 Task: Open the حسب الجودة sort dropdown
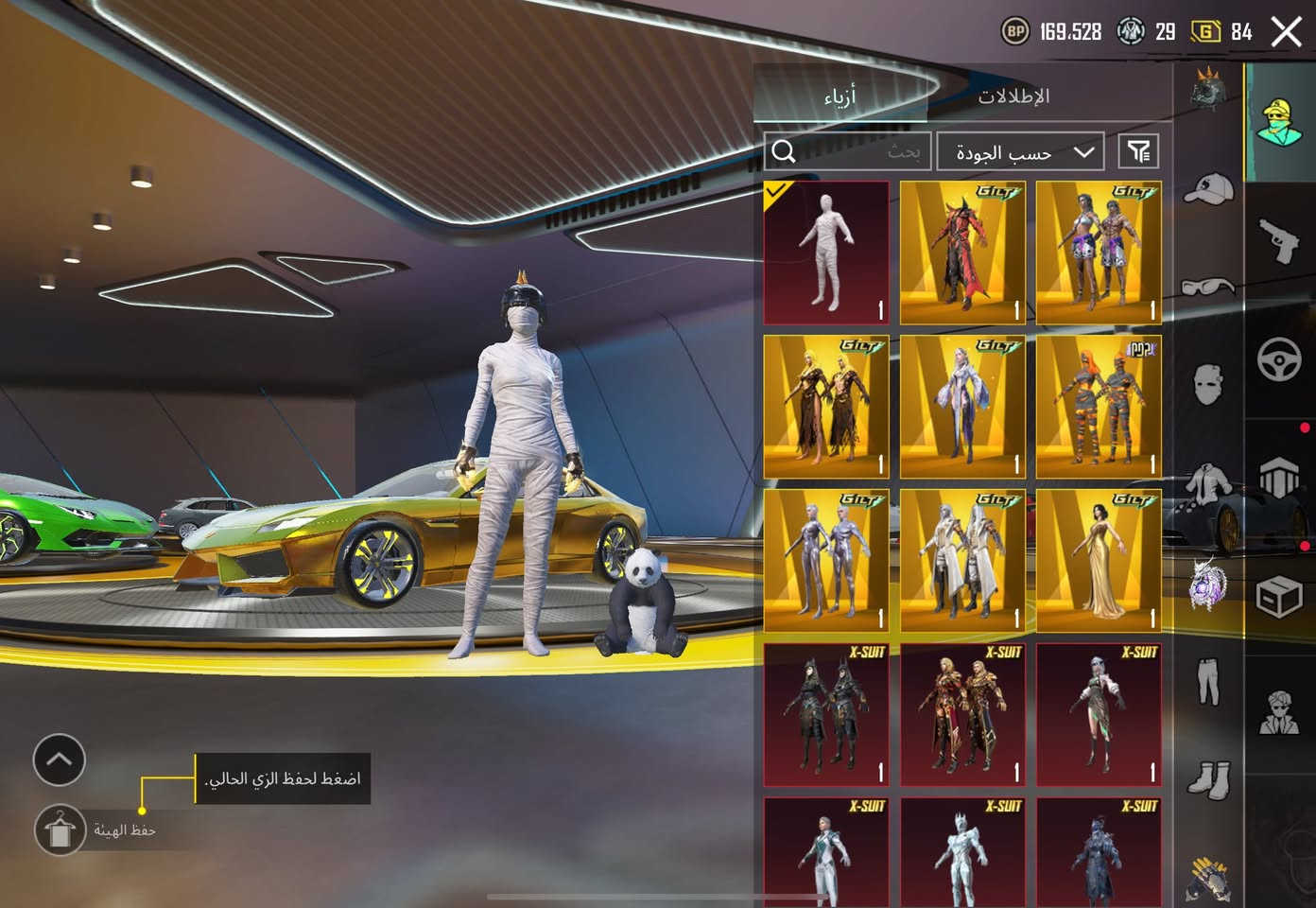(1020, 151)
